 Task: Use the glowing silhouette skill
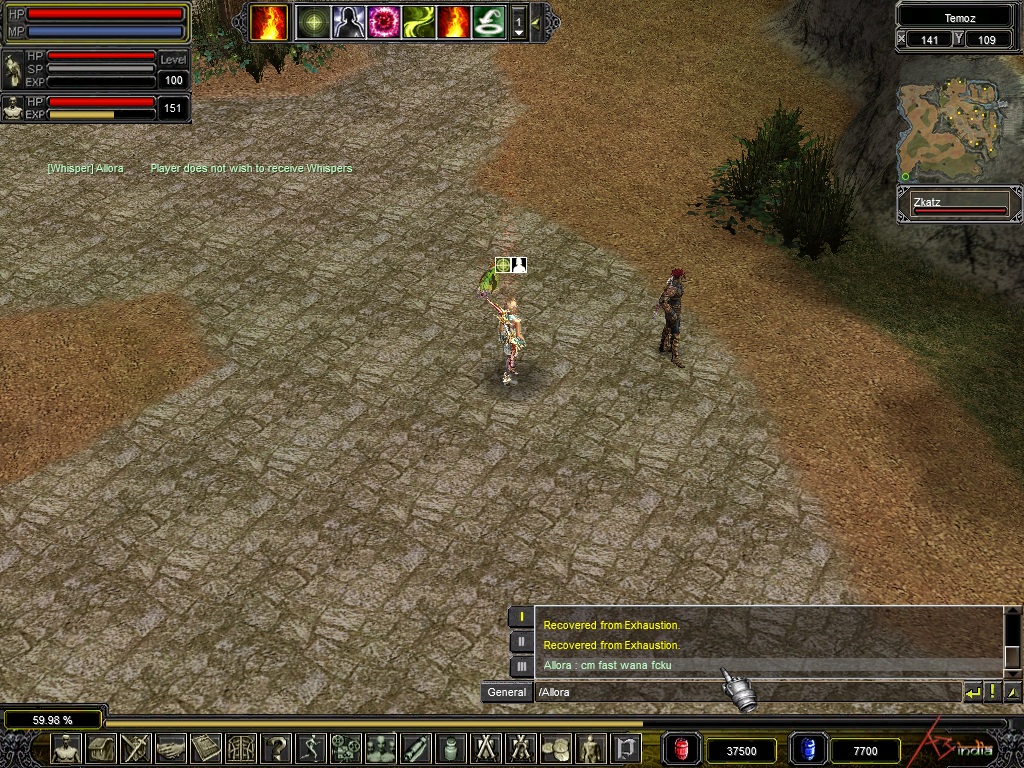click(348, 22)
